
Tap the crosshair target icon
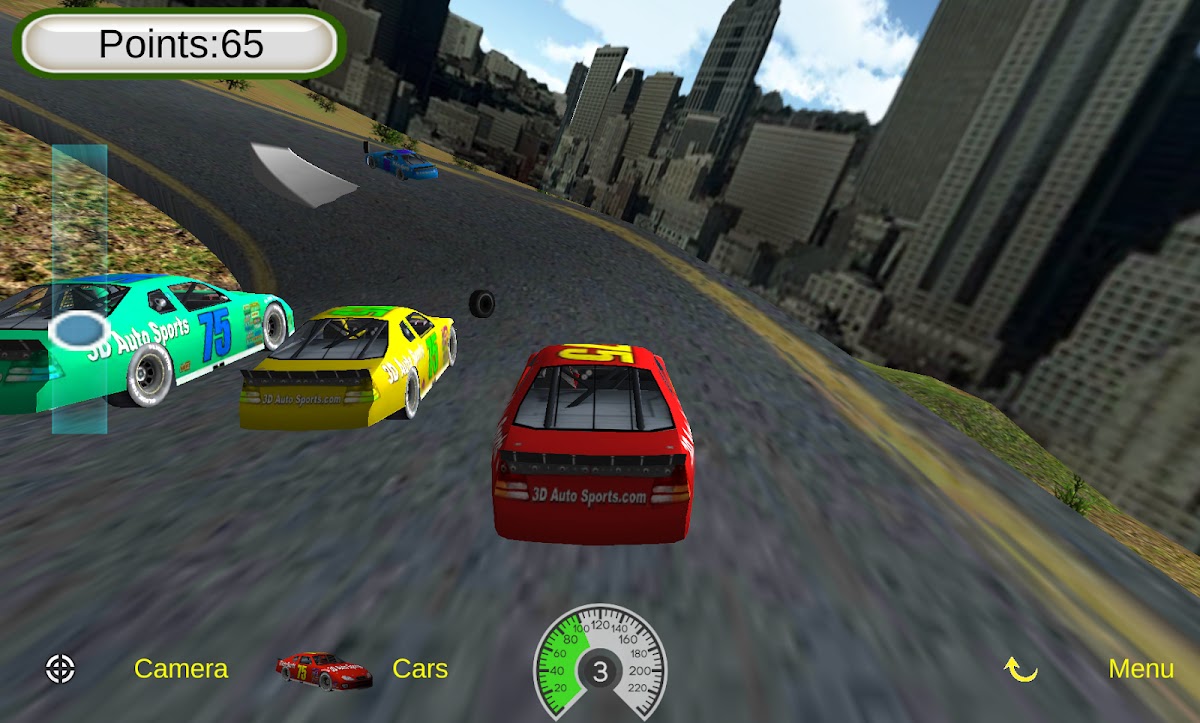click(61, 669)
